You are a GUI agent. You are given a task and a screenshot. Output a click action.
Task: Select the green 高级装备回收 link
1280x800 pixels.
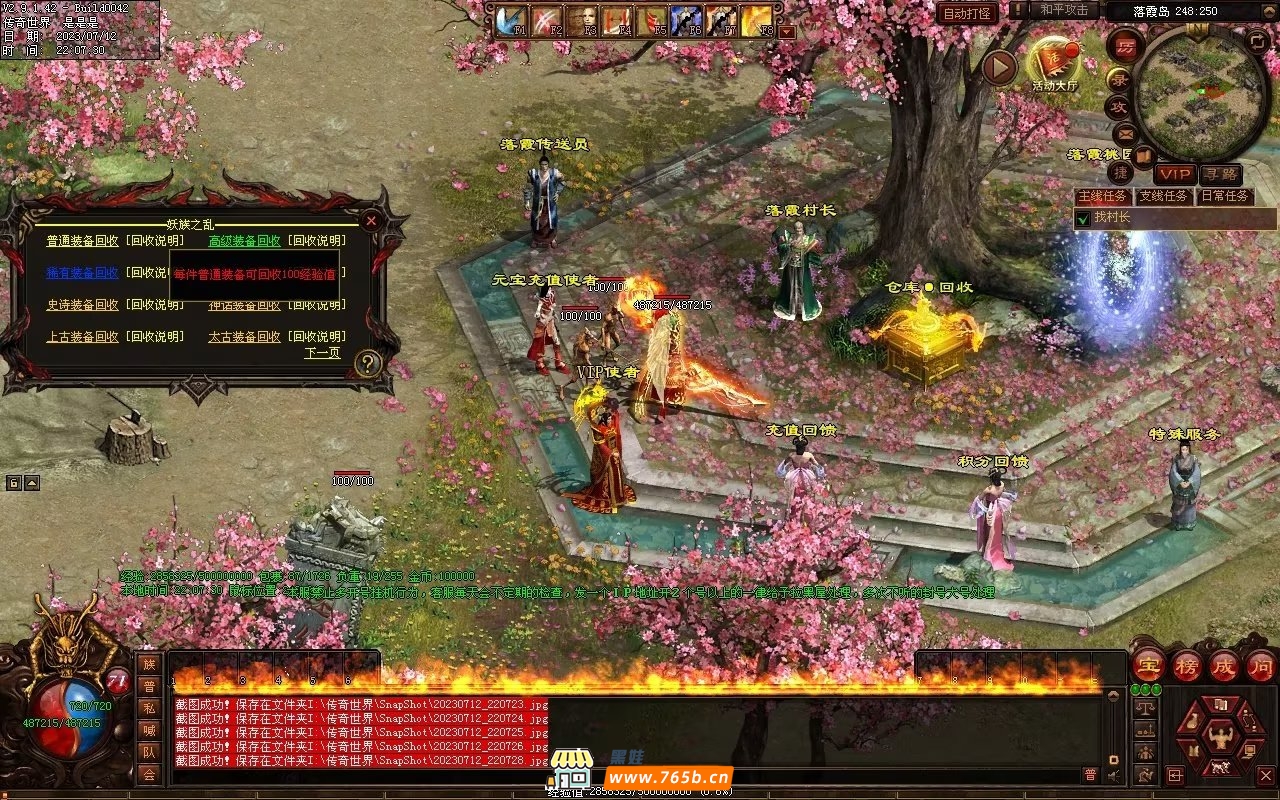tap(244, 241)
